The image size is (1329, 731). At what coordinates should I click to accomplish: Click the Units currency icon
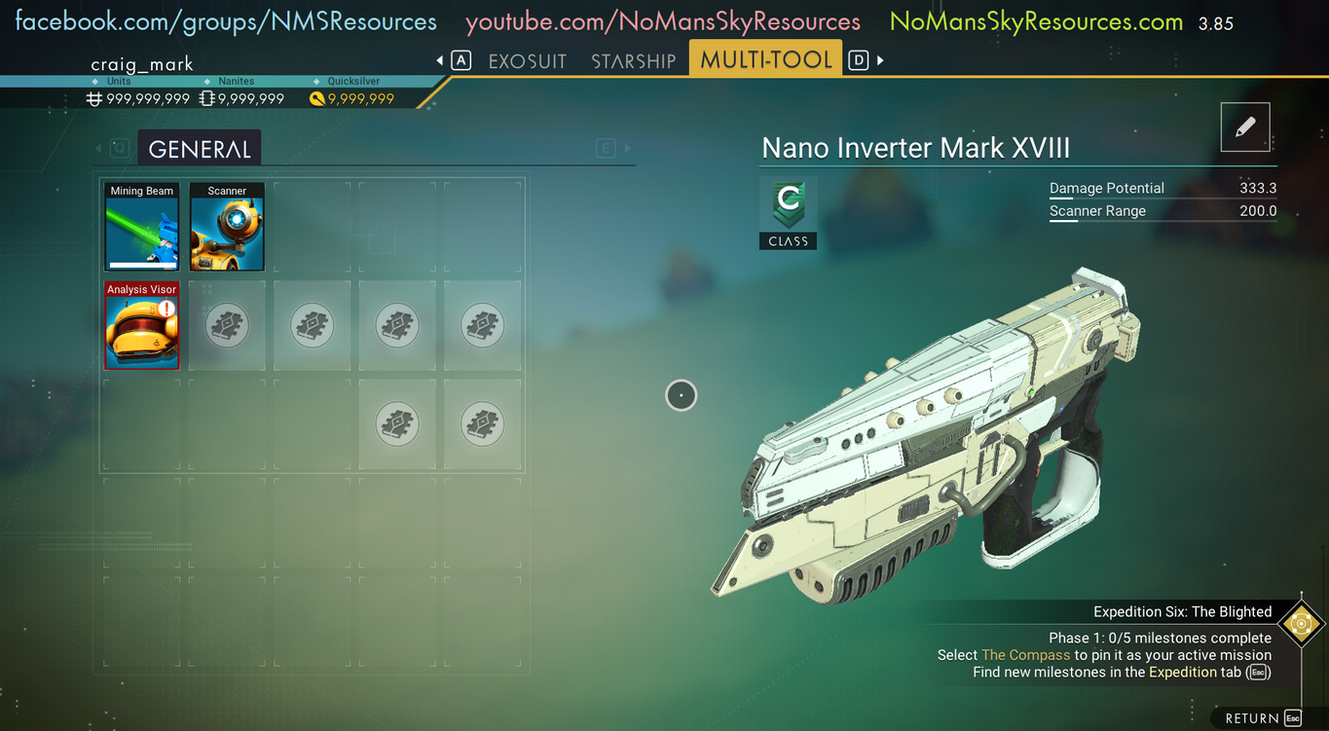pyautogui.click(x=93, y=98)
